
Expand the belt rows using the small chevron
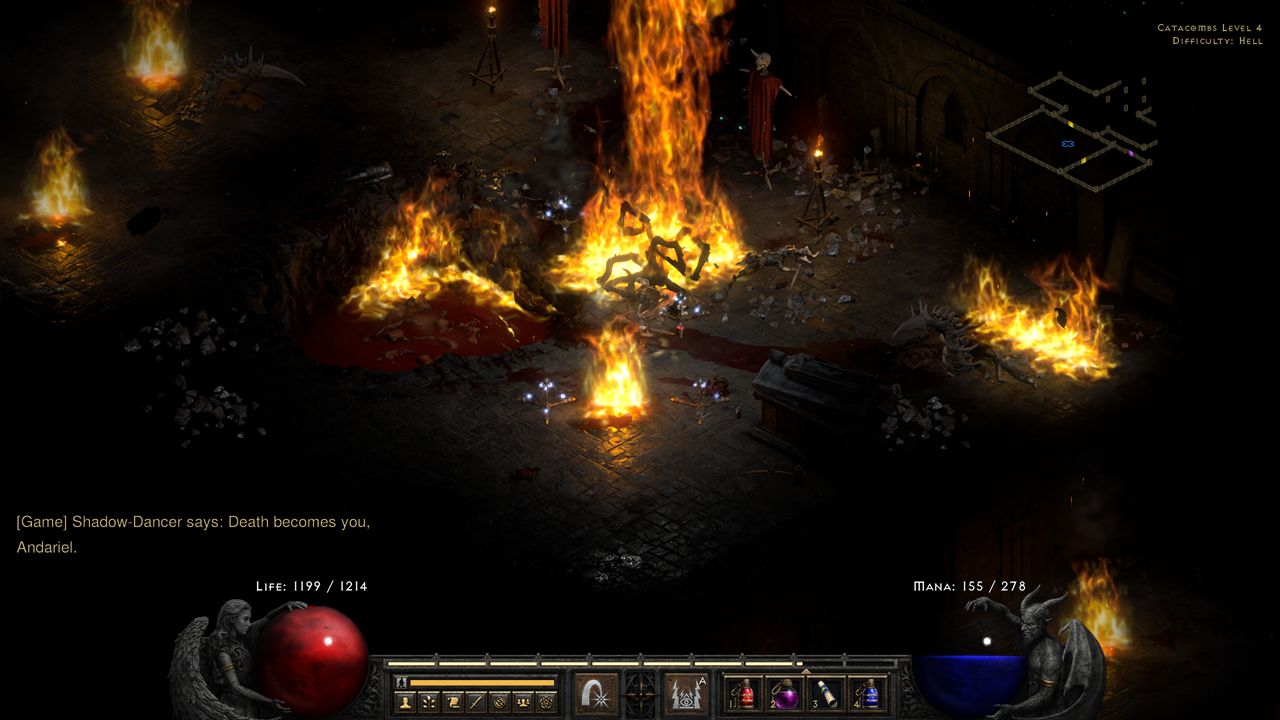tap(806, 671)
